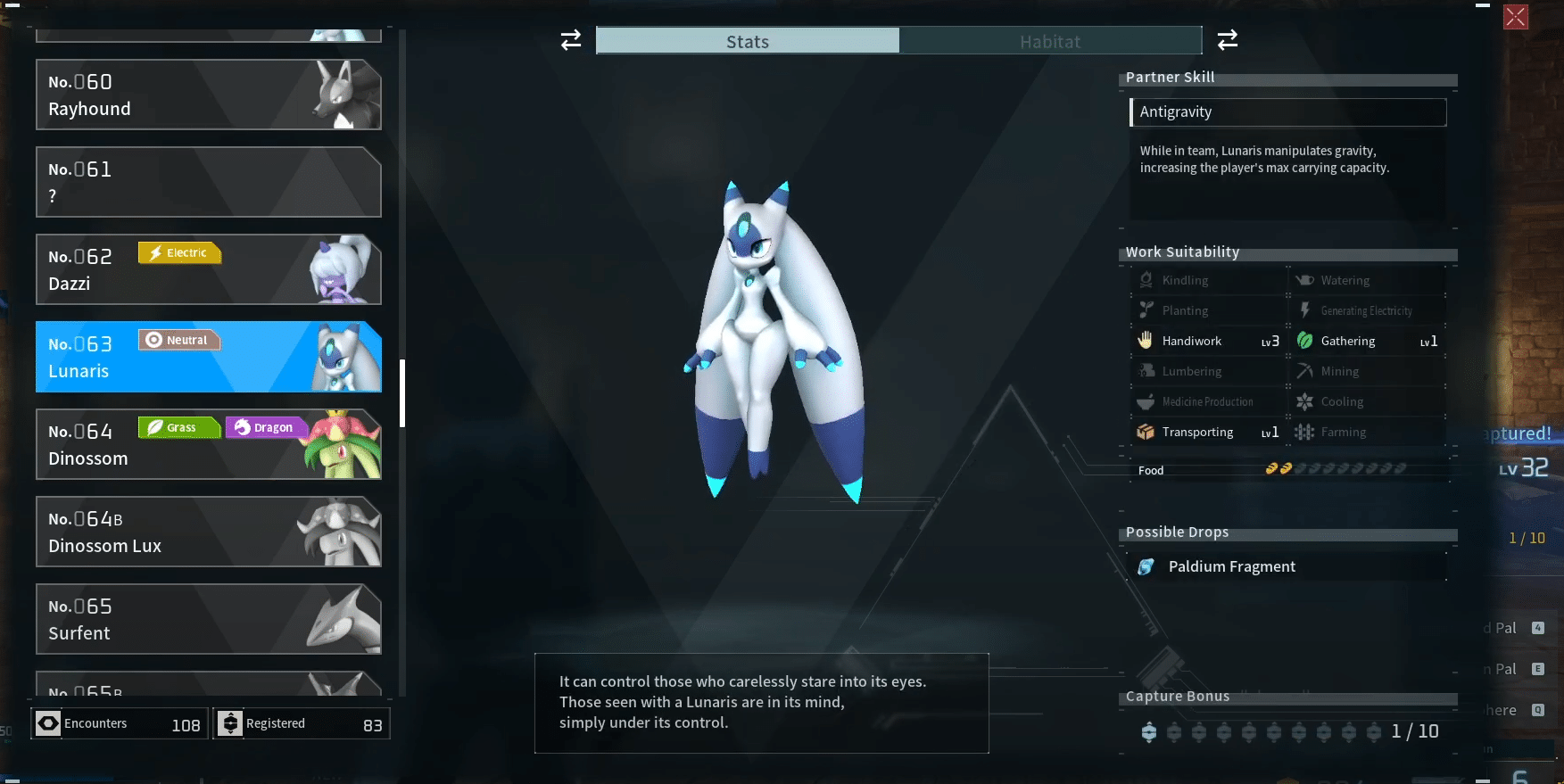Click the Cooling snowflake entry
Screen dimensions: 1564x784
pos(1303,400)
